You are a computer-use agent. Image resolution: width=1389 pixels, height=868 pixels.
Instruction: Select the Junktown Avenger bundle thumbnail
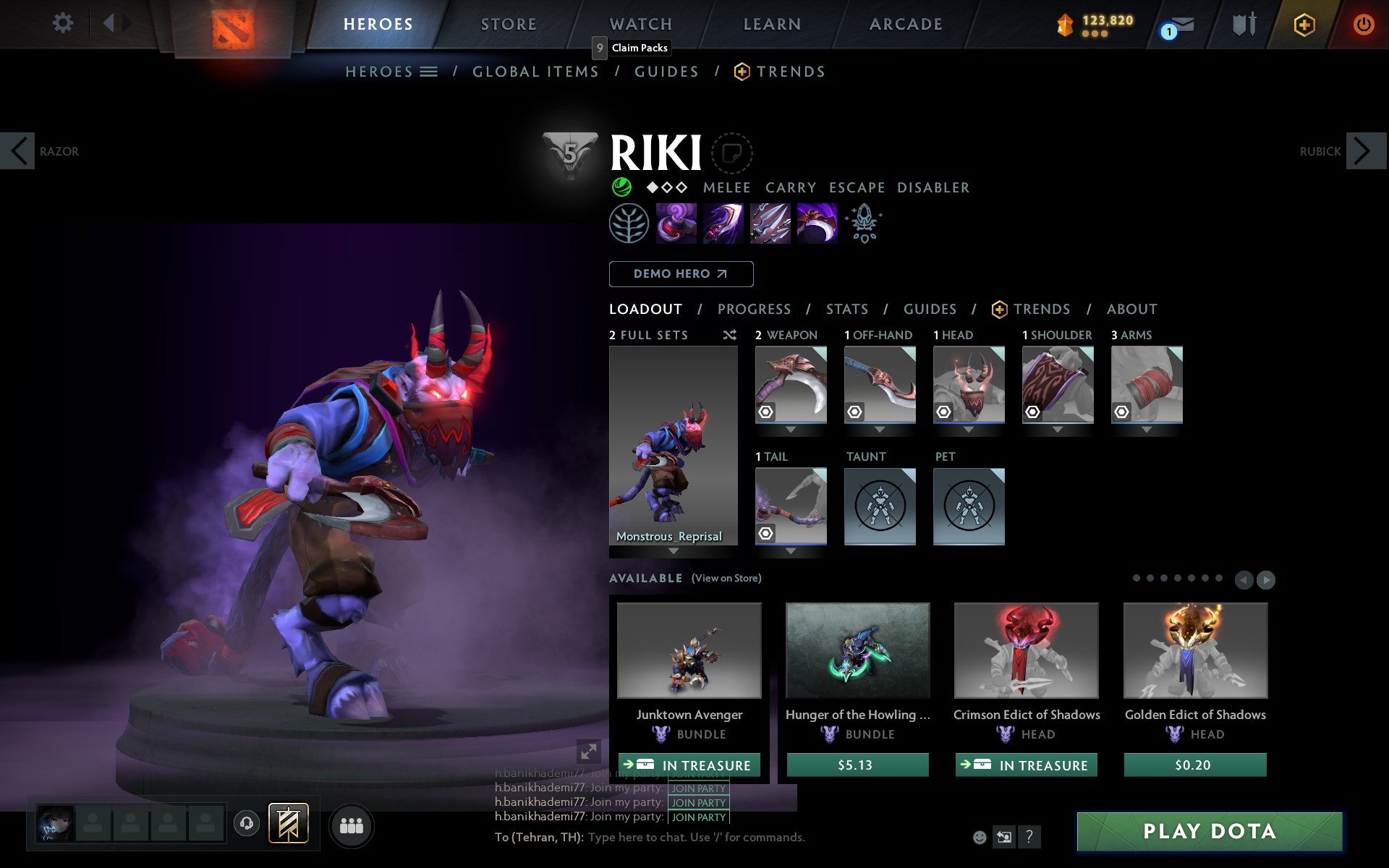pos(688,651)
